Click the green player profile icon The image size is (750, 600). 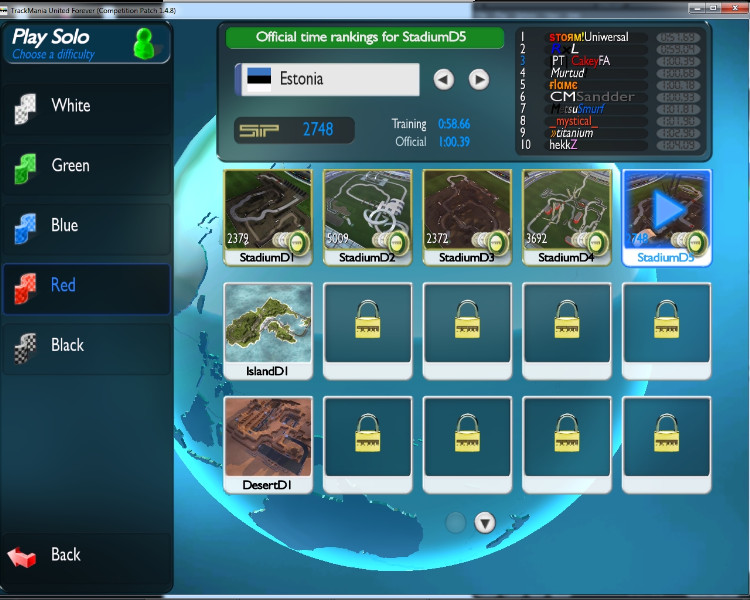click(145, 43)
